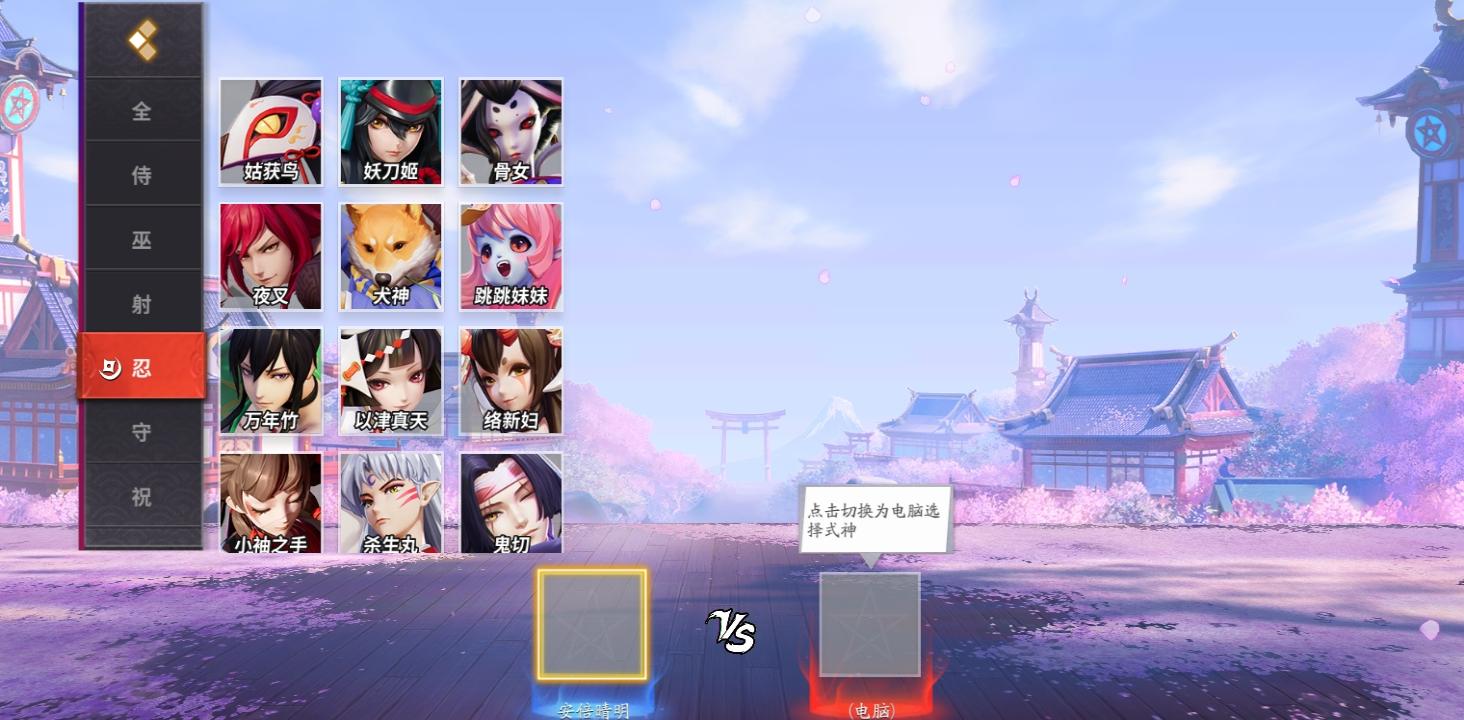1464x720 pixels.
Task: Choose the 夜叉 character portrait
Action: coord(270,256)
